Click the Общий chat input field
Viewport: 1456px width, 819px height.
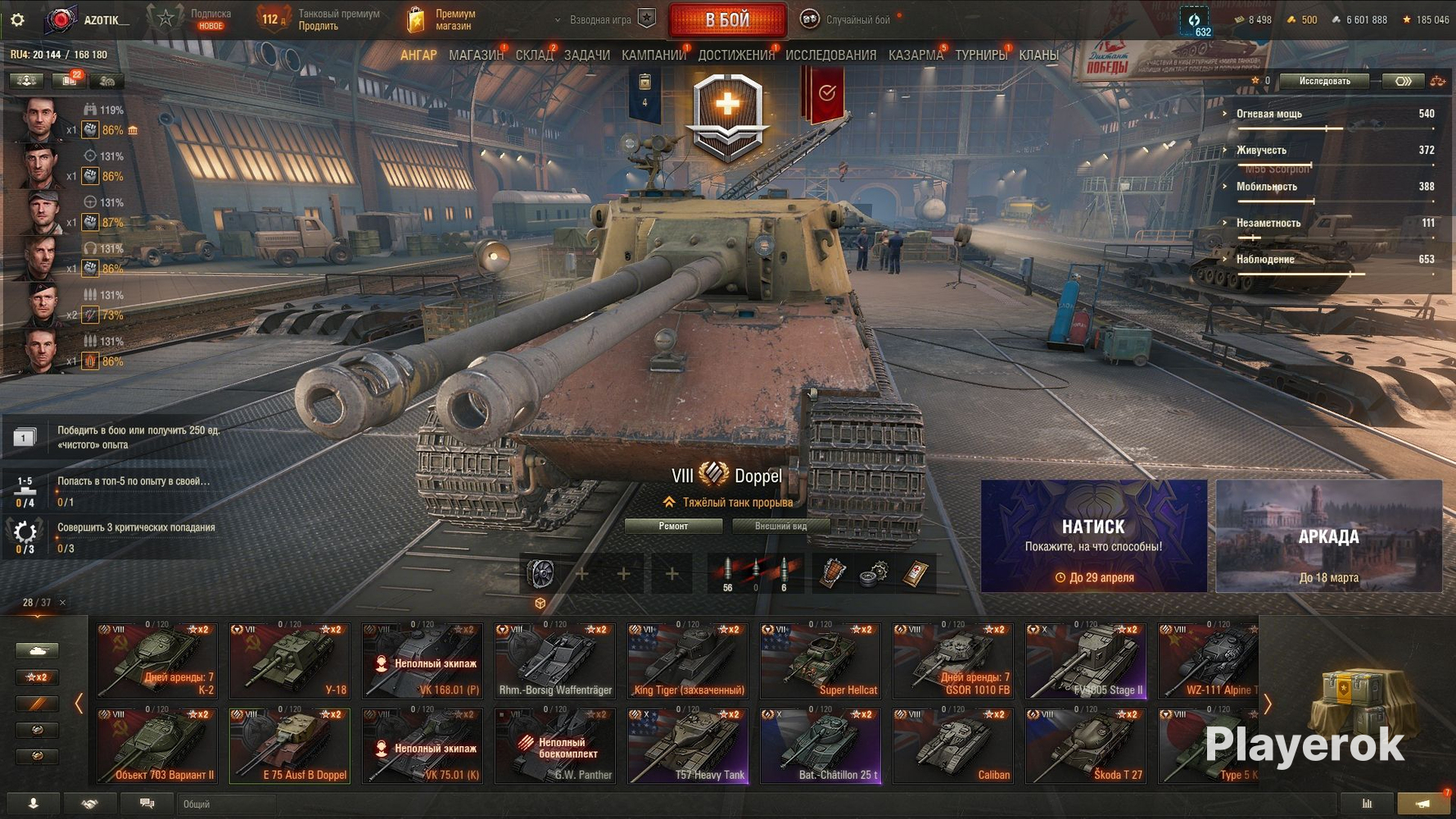click(x=225, y=804)
